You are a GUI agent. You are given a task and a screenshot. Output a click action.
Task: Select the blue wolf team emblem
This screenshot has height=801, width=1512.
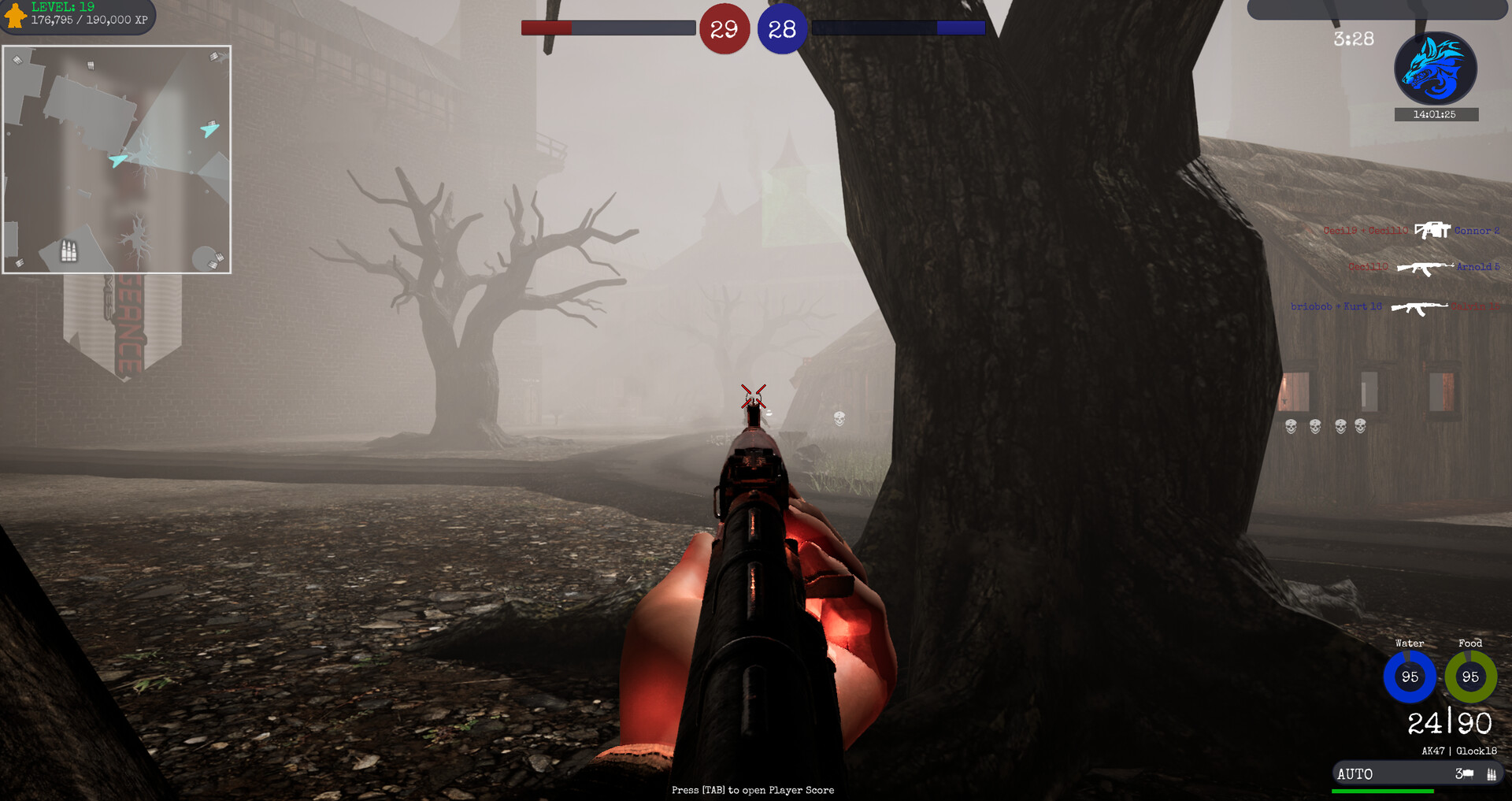(1436, 69)
